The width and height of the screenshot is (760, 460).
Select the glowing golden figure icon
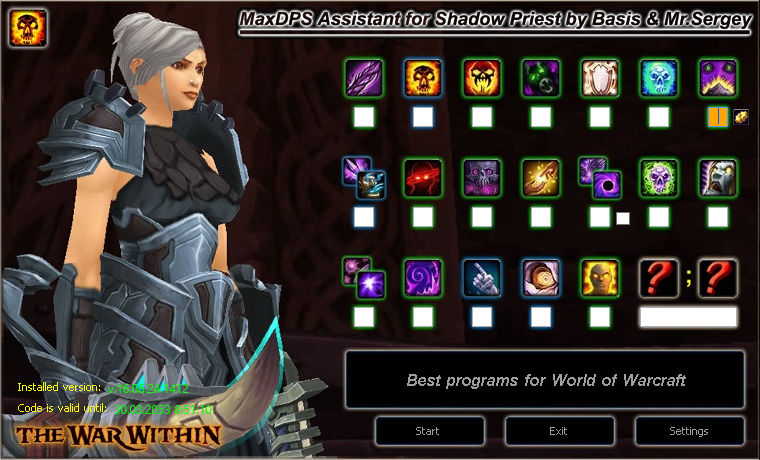point(600,277)
